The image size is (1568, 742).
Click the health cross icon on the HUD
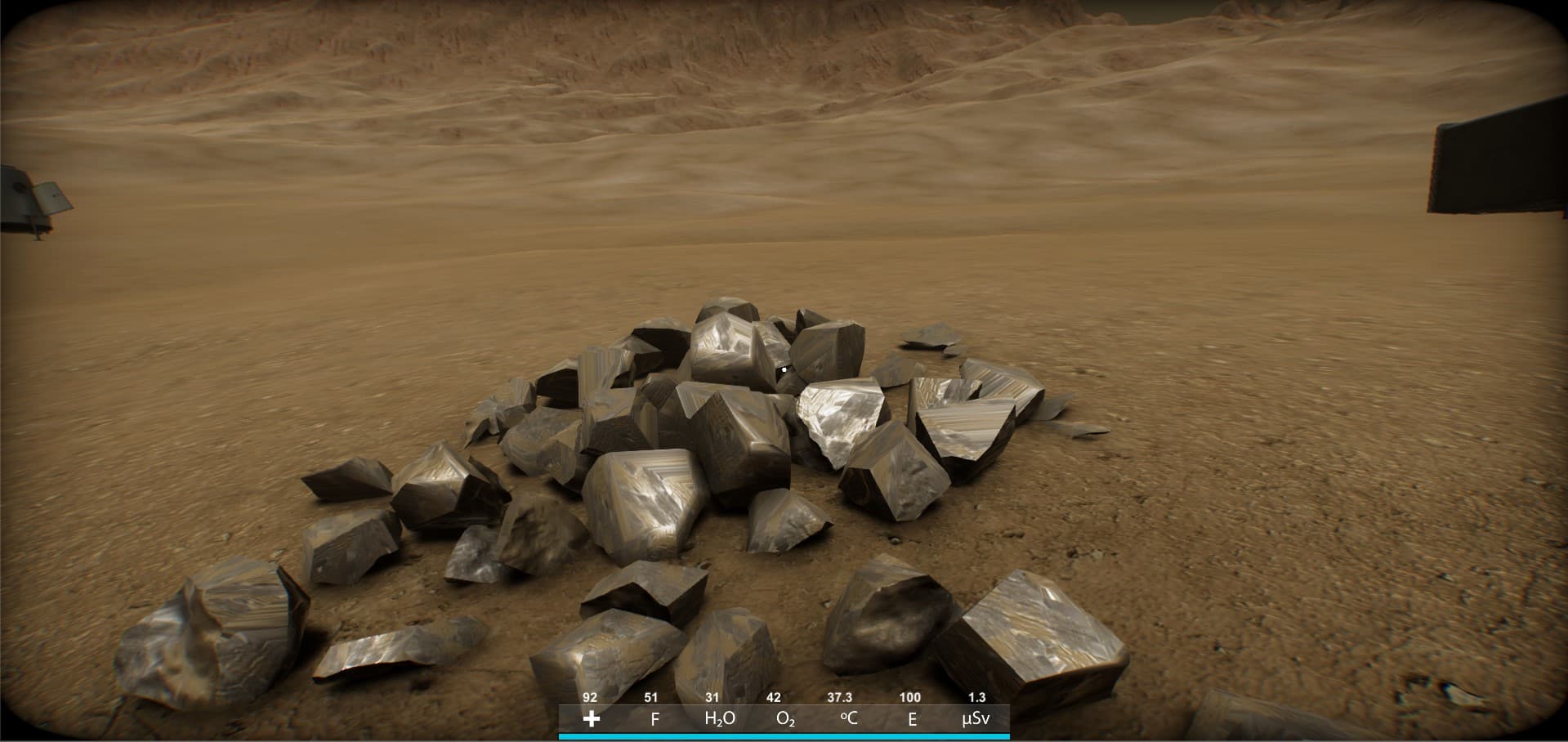click(x=591, y=720)
